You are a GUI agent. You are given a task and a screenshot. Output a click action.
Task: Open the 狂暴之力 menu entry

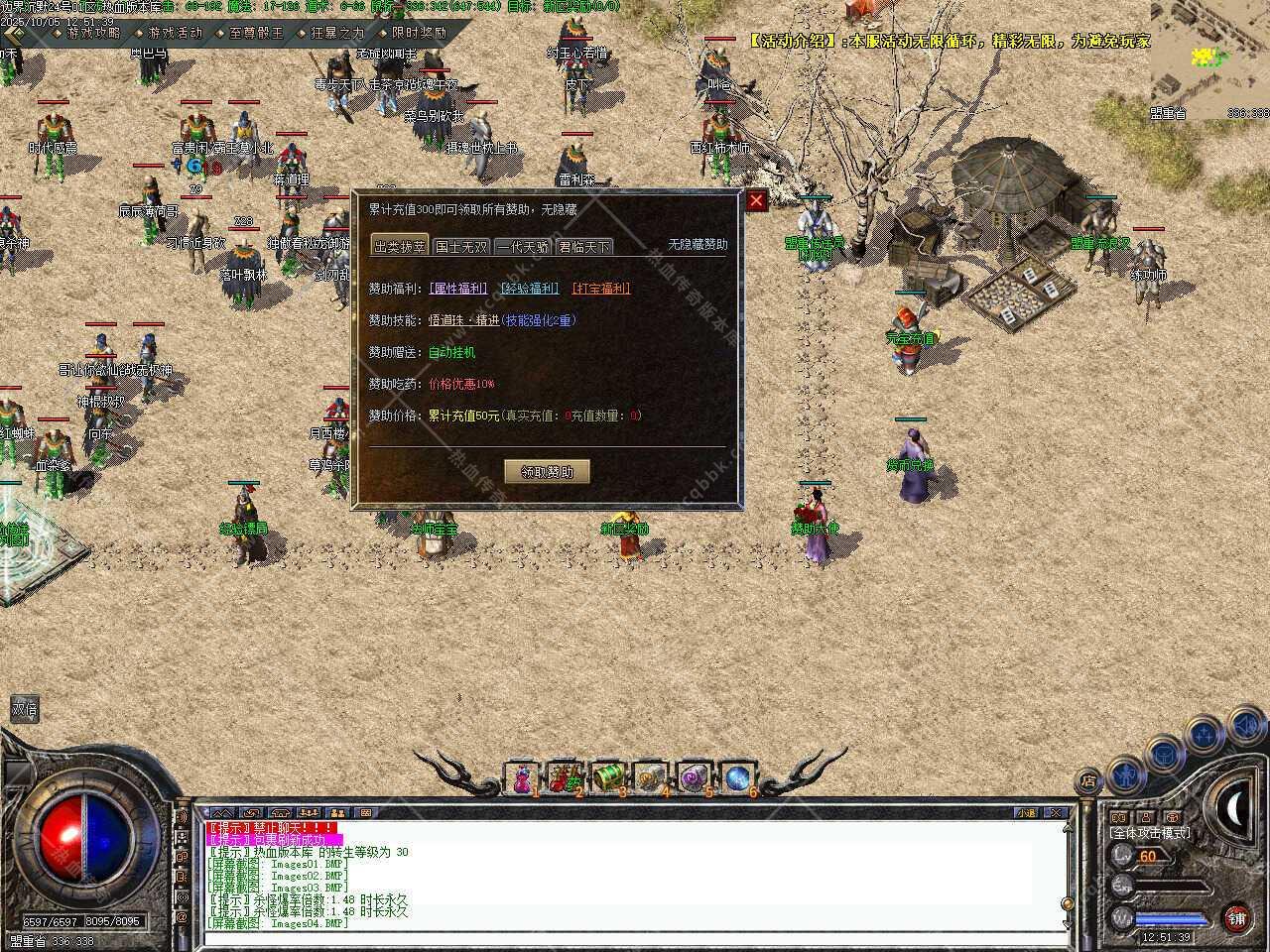(x=337, y=33)
